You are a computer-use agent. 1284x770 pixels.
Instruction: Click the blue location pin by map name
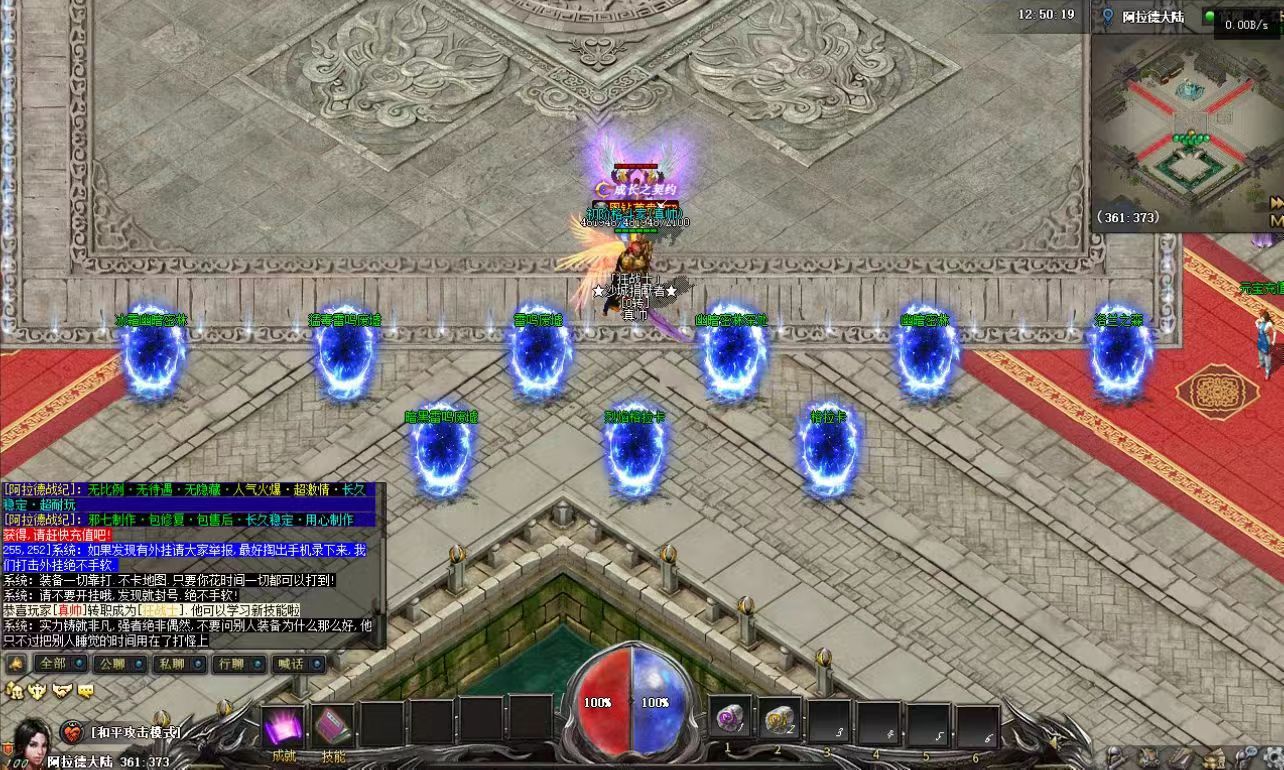1107,16
